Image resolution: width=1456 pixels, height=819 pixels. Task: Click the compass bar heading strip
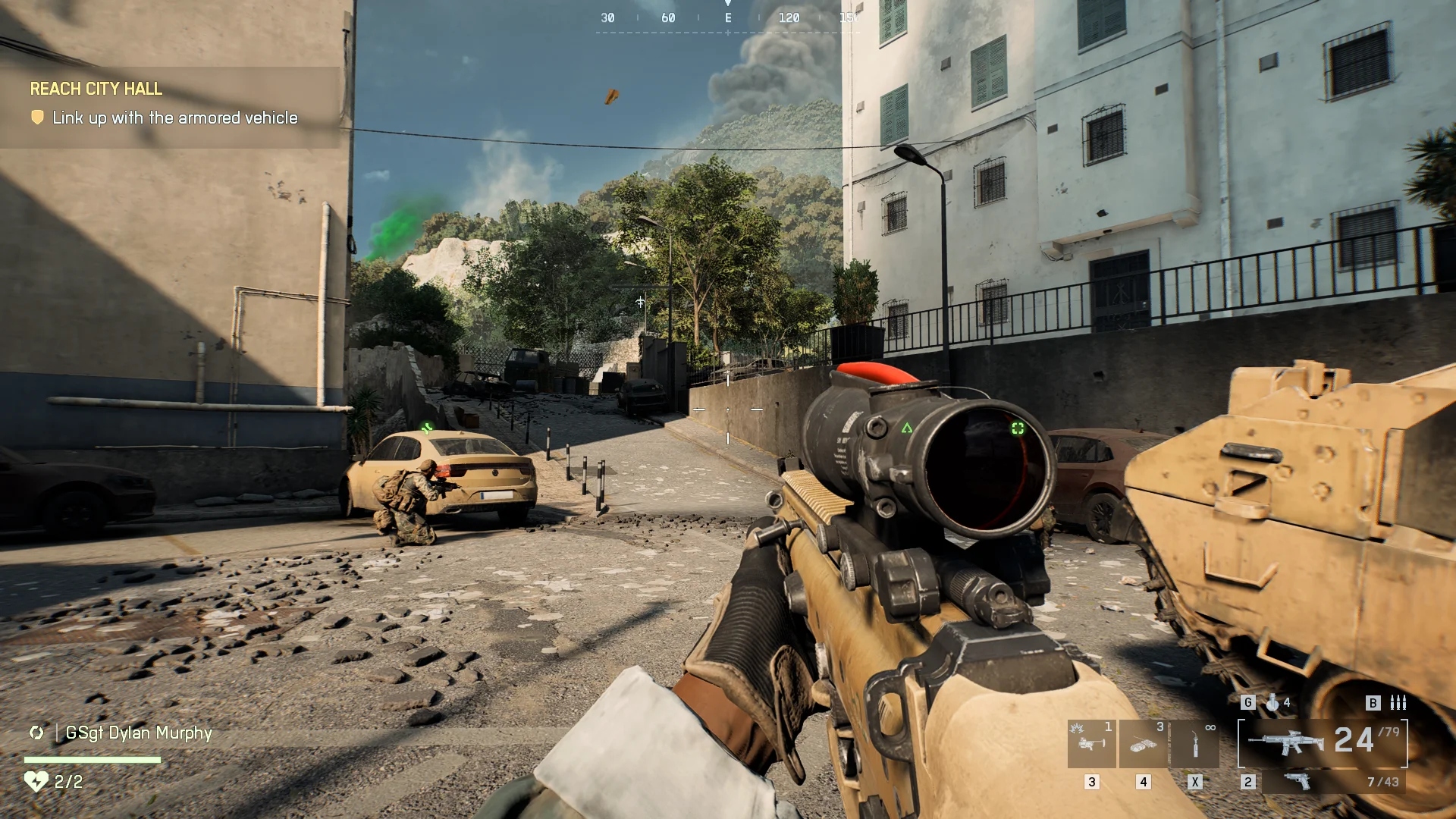(728, 18)
